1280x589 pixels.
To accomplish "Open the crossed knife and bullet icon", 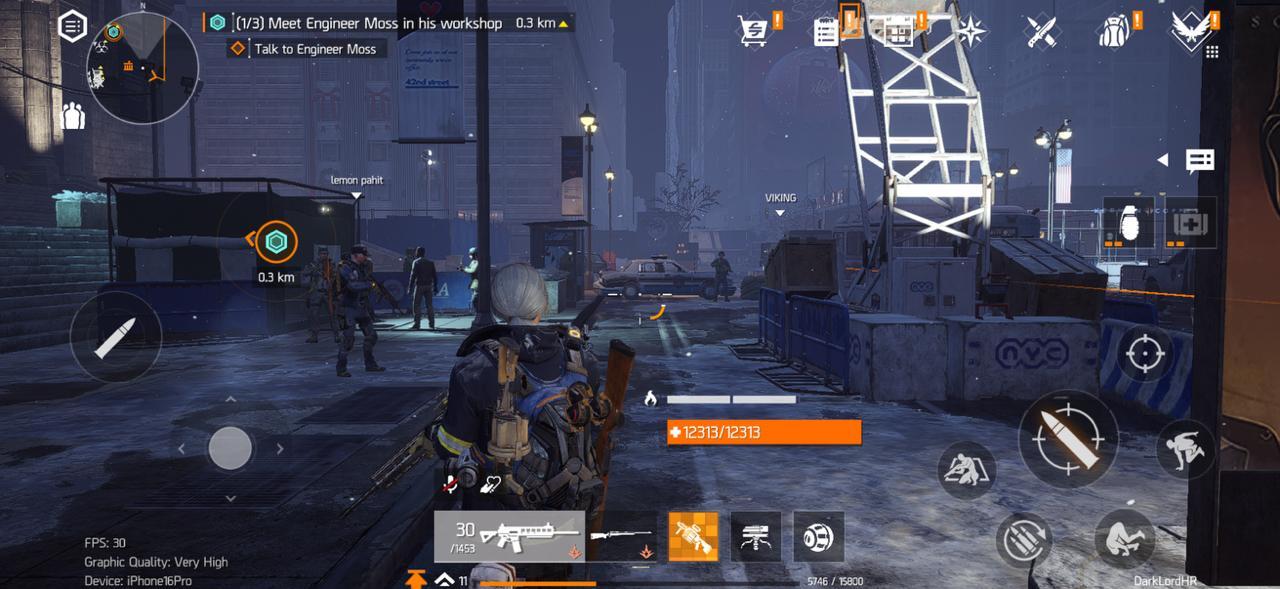I will pos(1040,32).
